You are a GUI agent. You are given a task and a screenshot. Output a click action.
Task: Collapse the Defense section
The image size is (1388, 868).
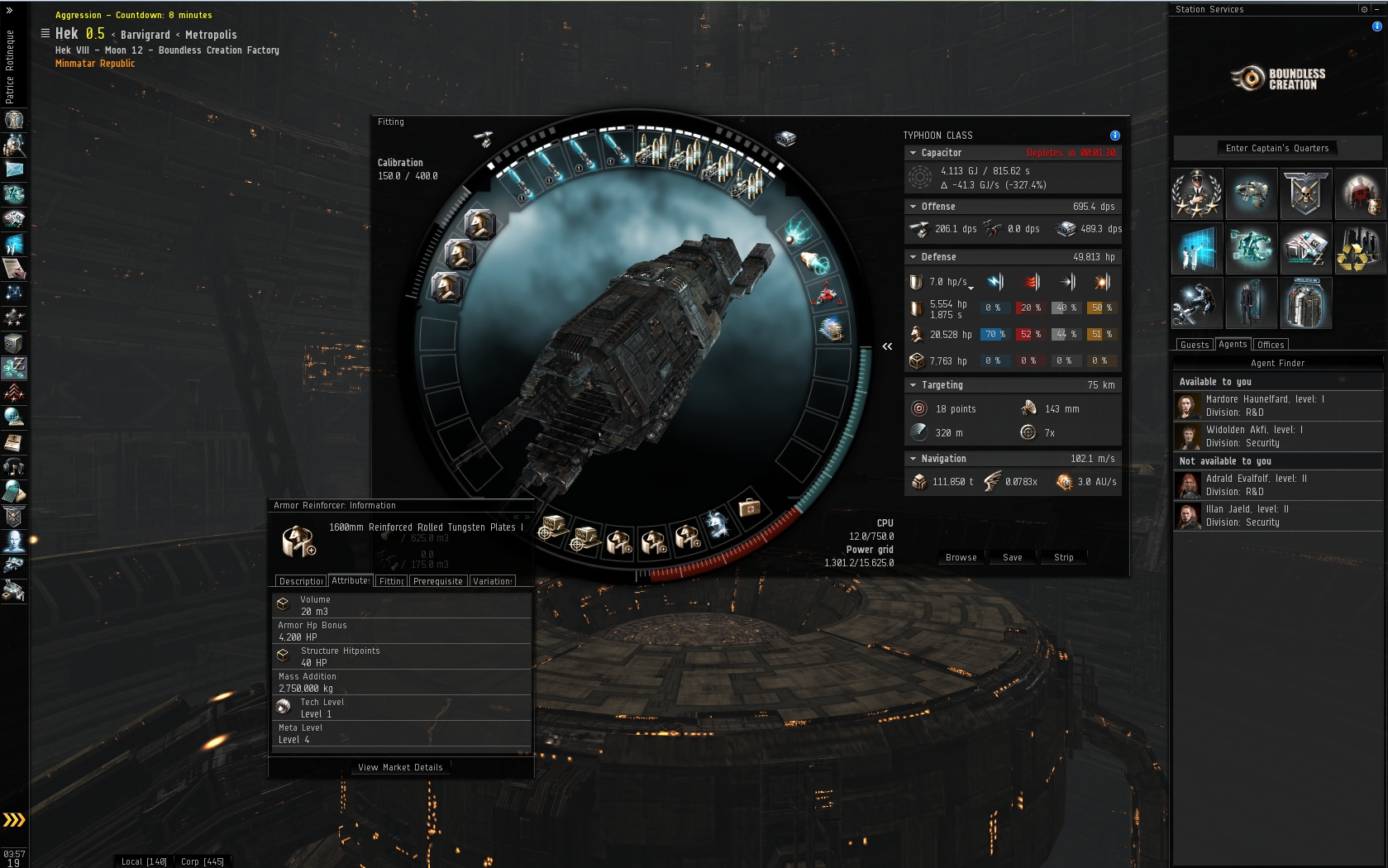[x=911, y=257]
